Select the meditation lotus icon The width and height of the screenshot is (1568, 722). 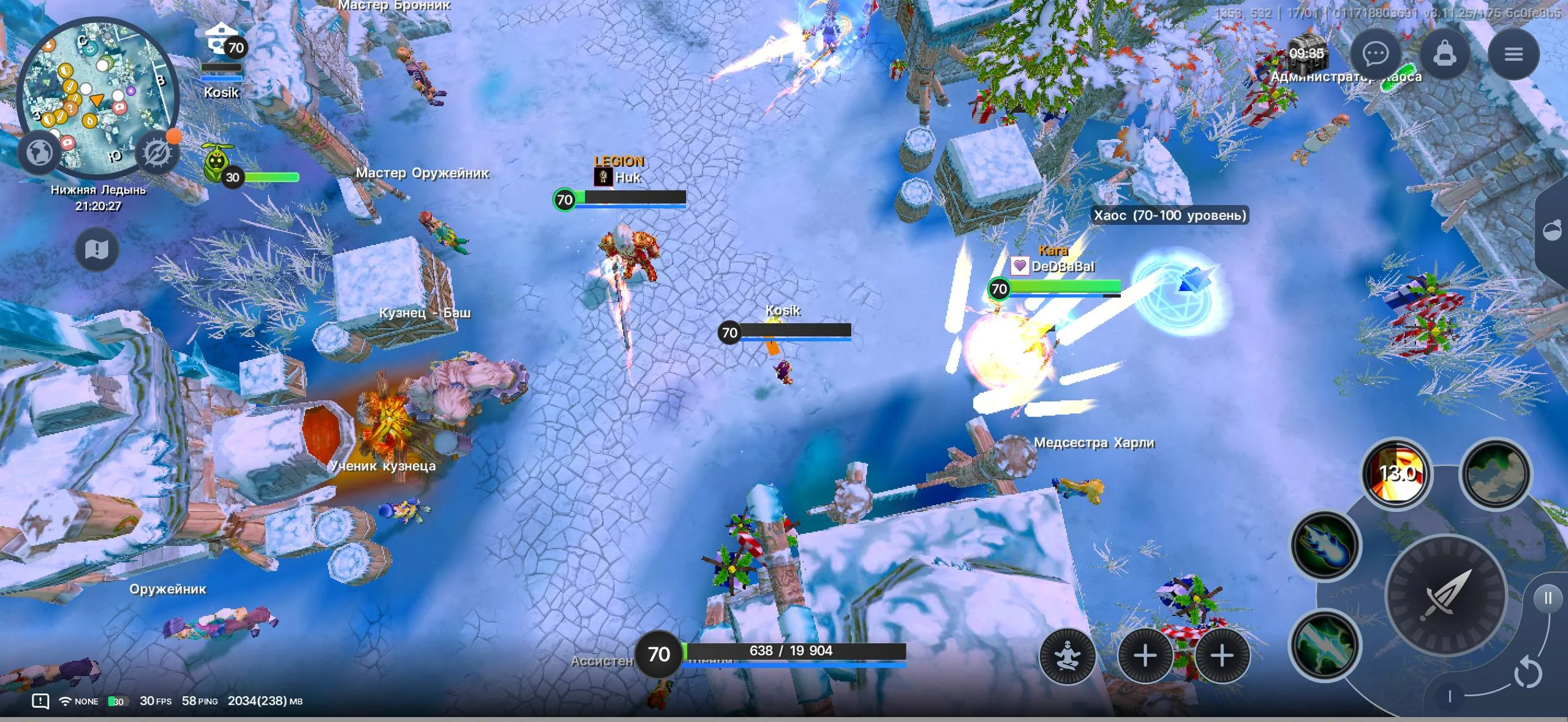pos(1068,656)
